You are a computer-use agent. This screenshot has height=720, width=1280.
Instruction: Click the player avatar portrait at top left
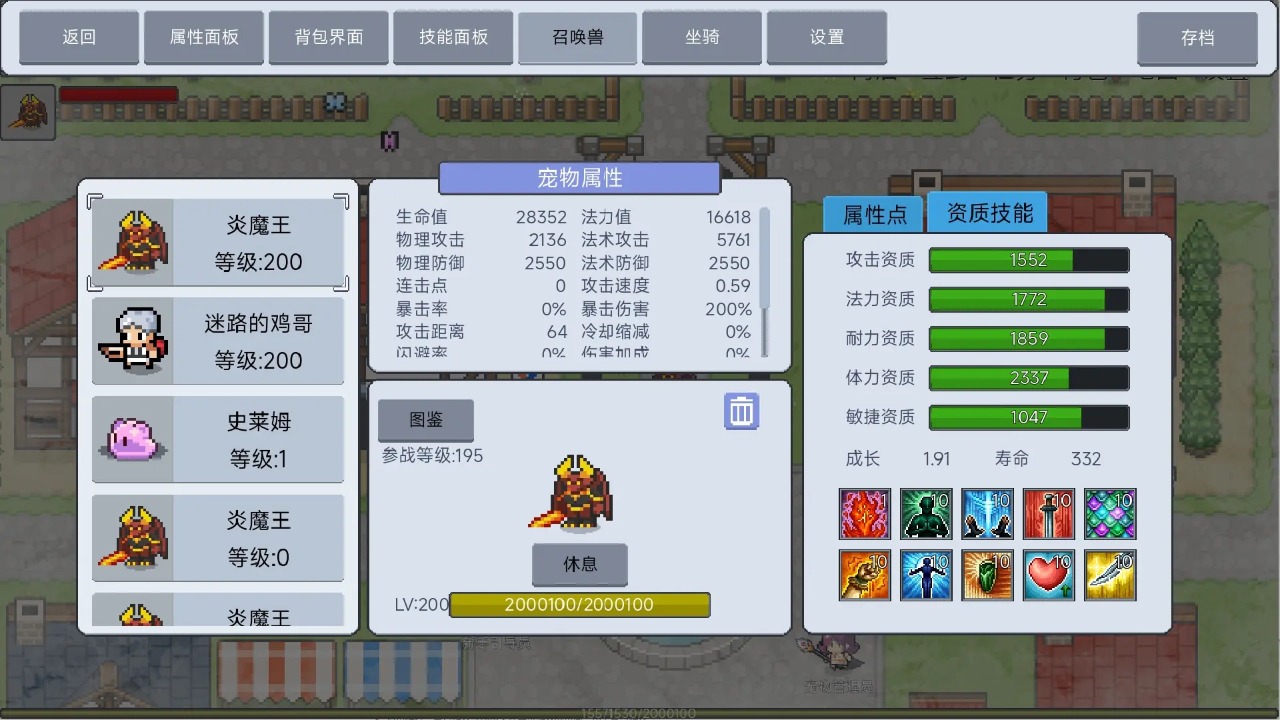(x=28, y=111)
